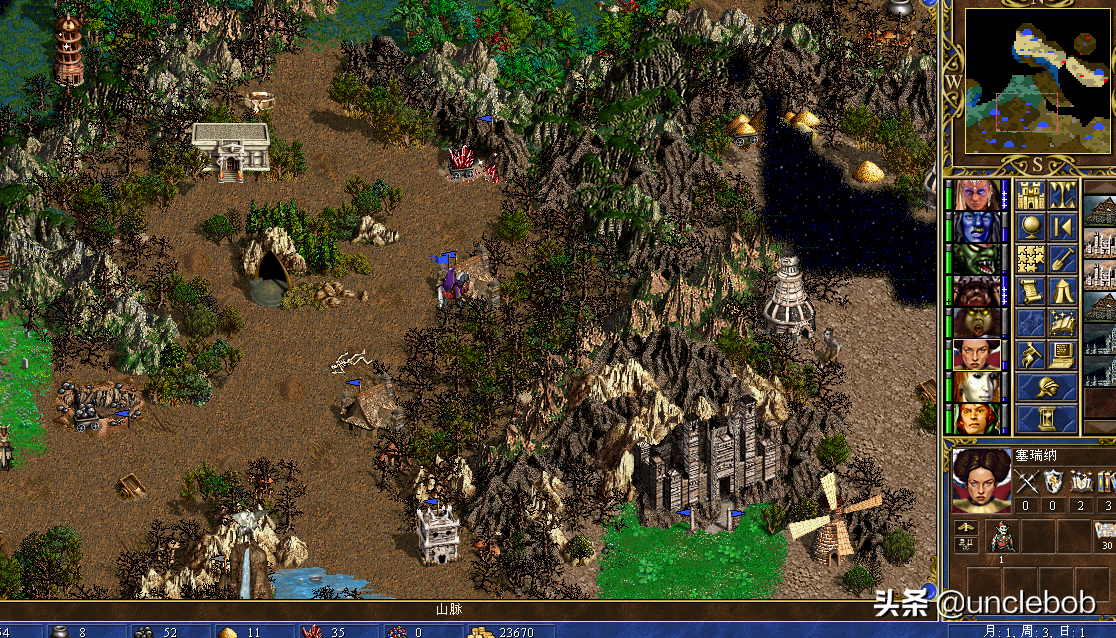The width and height of the screenshot is (1116, 638).
Task: Open system options computer button
Action: 1062,354
